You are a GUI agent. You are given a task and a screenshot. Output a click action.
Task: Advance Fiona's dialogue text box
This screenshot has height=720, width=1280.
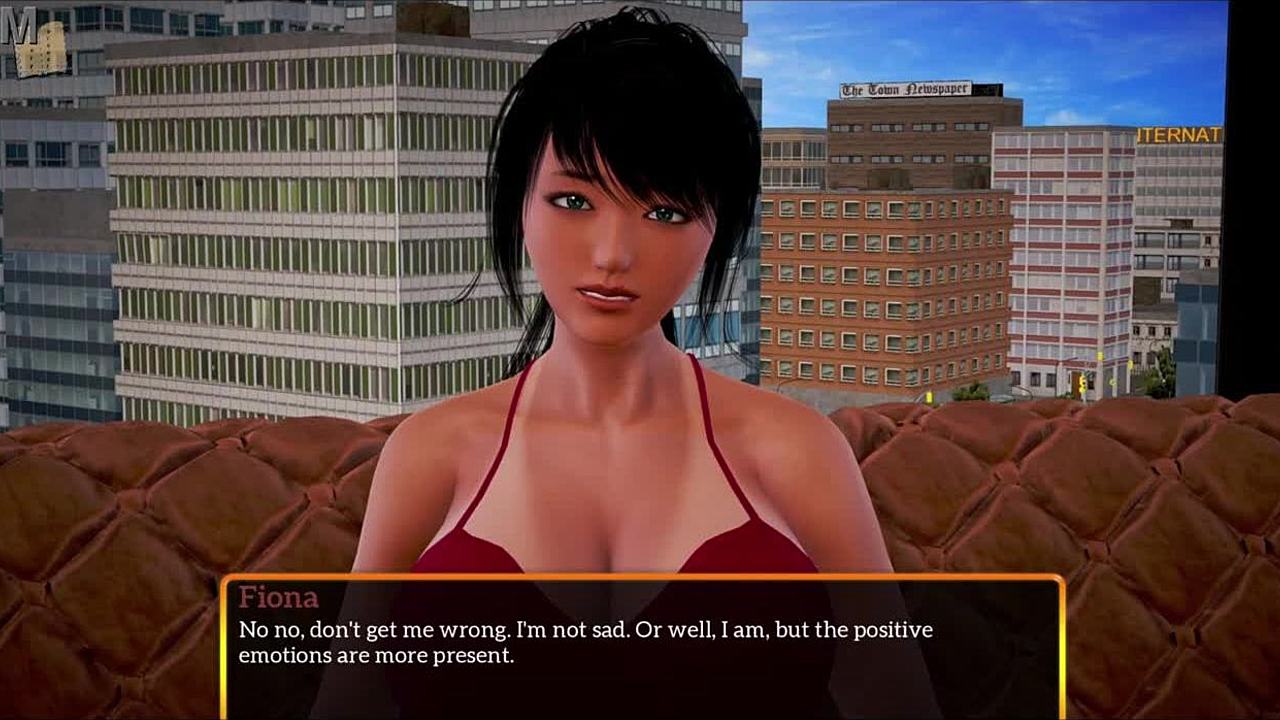pyautogui.click(x=640, y=647)
